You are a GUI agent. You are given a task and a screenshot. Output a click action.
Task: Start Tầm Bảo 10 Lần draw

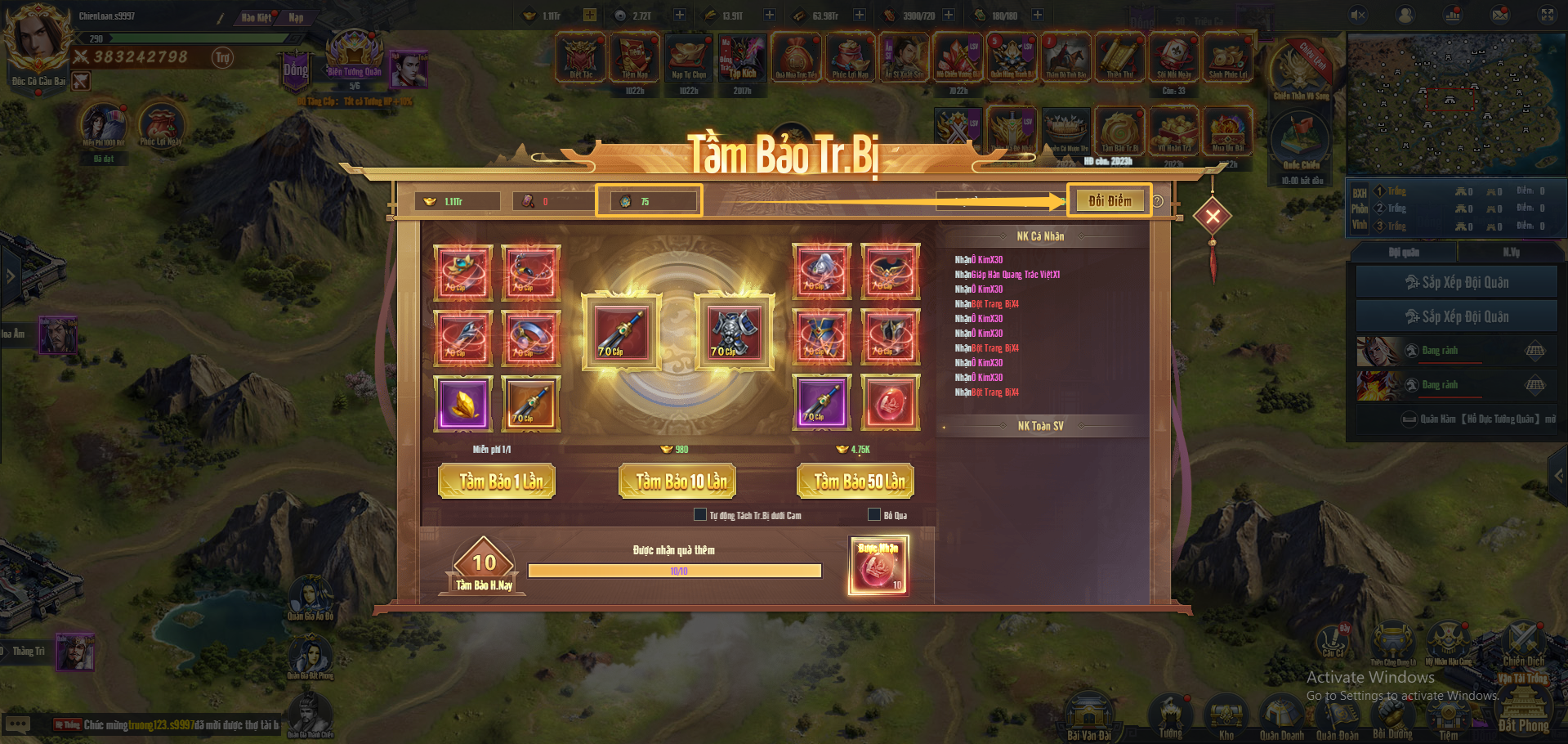tap(678, 482)
